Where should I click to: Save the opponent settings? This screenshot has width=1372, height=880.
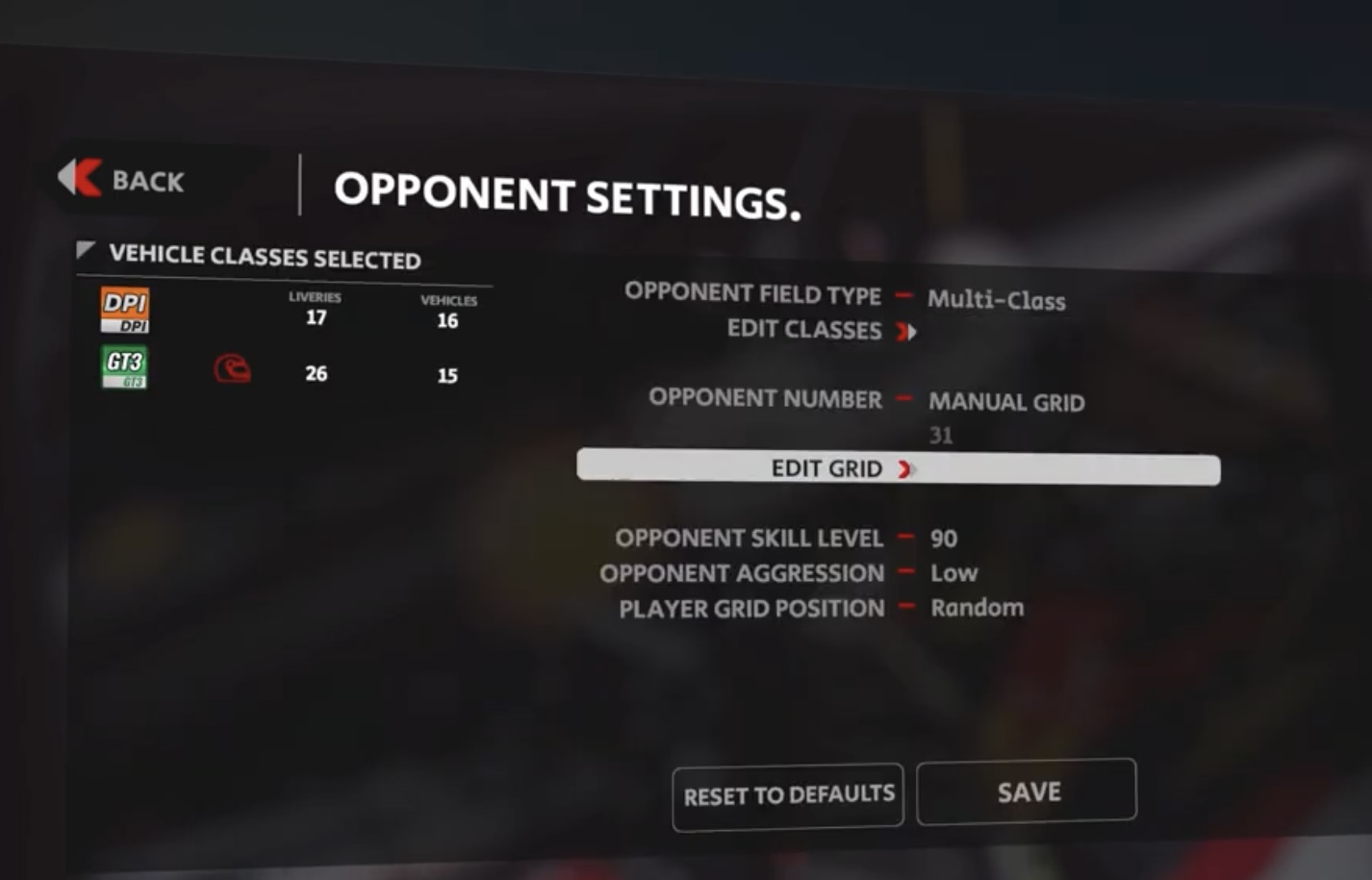tap(1027, 792)
